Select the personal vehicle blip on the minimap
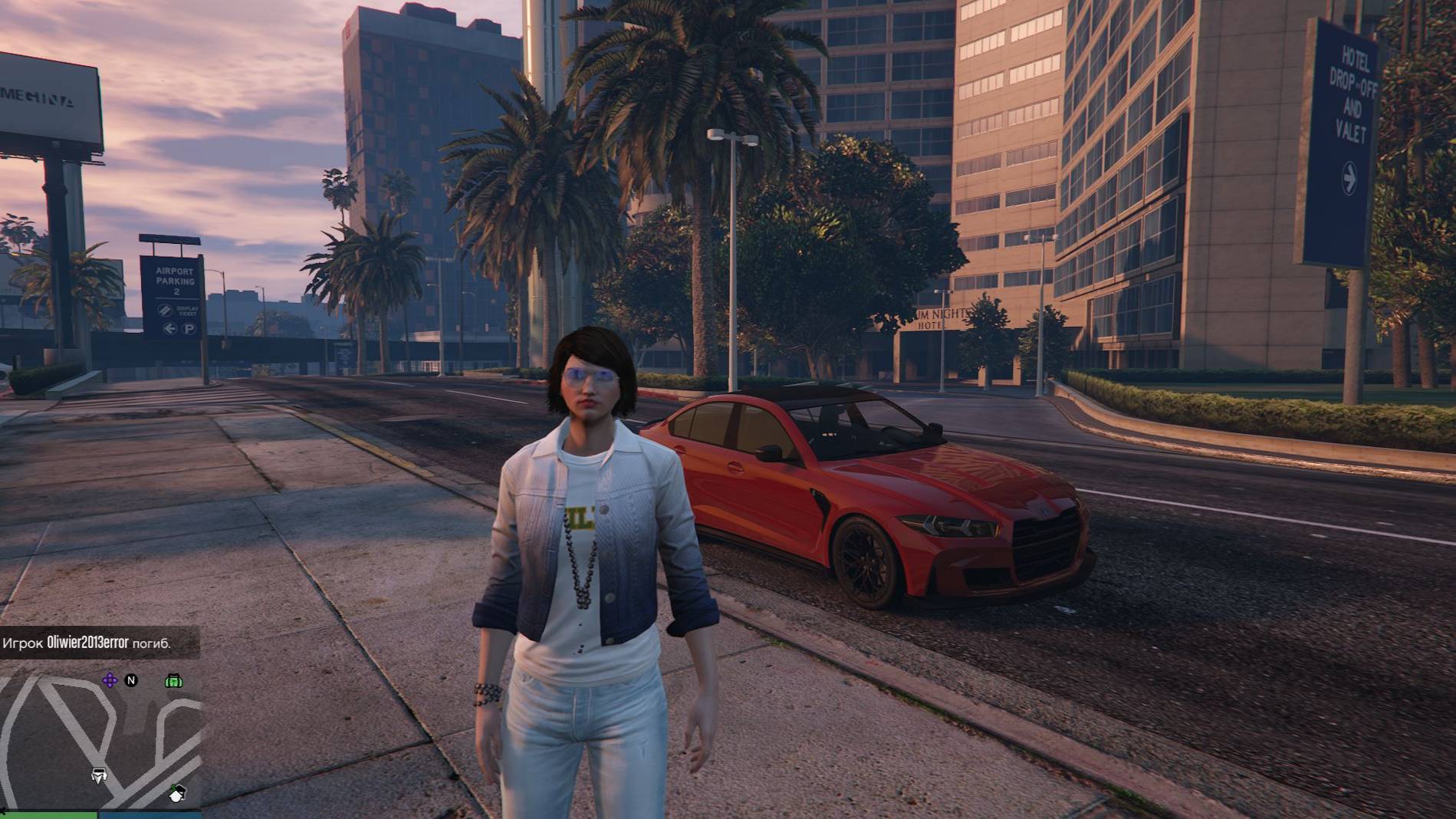Viewport: 1456px width, 819px height. tap(99, 775)
